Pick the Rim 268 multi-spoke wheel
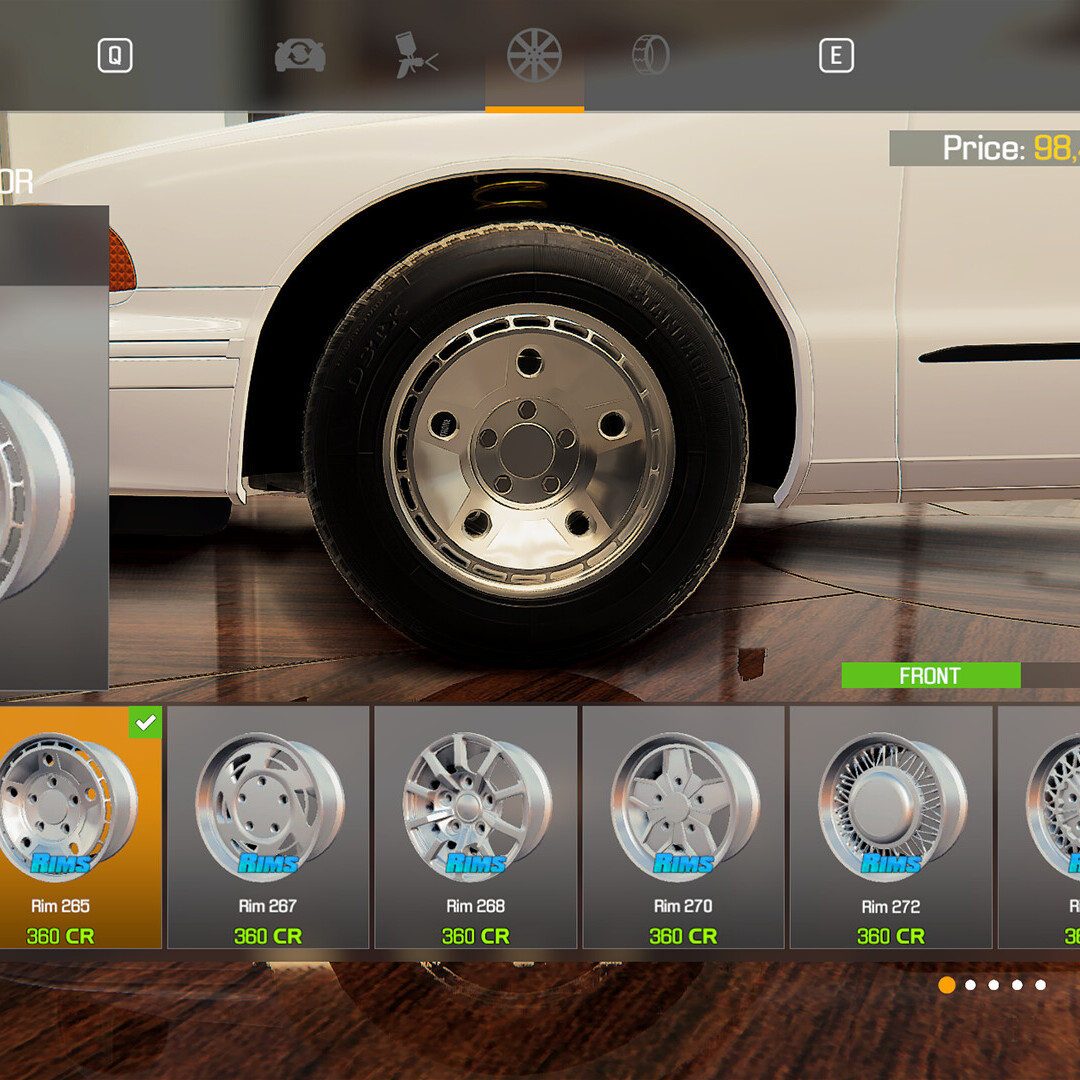 (476, 827)
